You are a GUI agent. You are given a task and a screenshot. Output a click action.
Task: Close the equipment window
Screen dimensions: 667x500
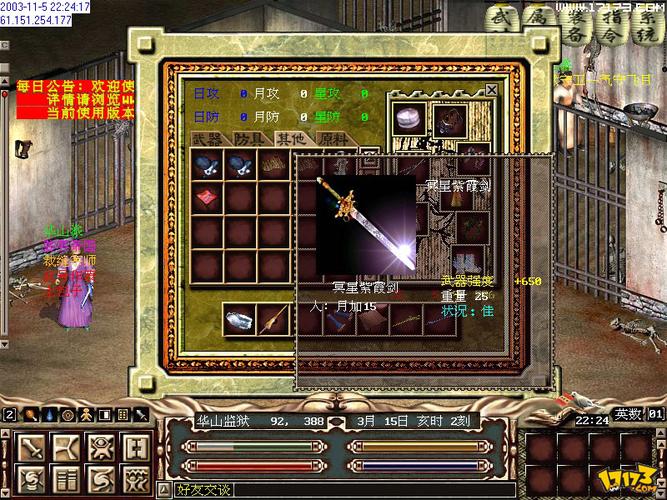coord(491,90)
